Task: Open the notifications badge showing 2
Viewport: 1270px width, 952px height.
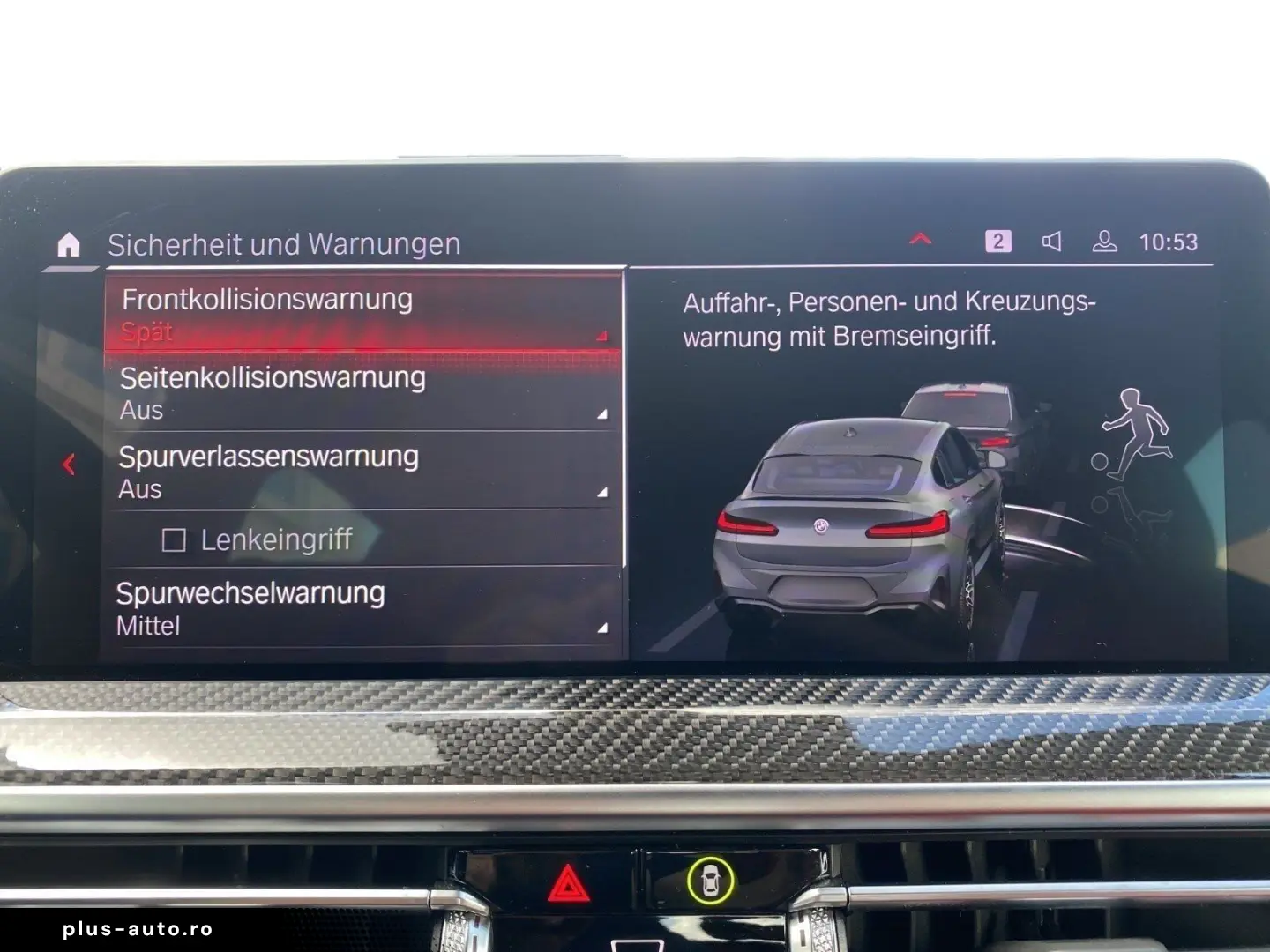Action: [998, 242]
